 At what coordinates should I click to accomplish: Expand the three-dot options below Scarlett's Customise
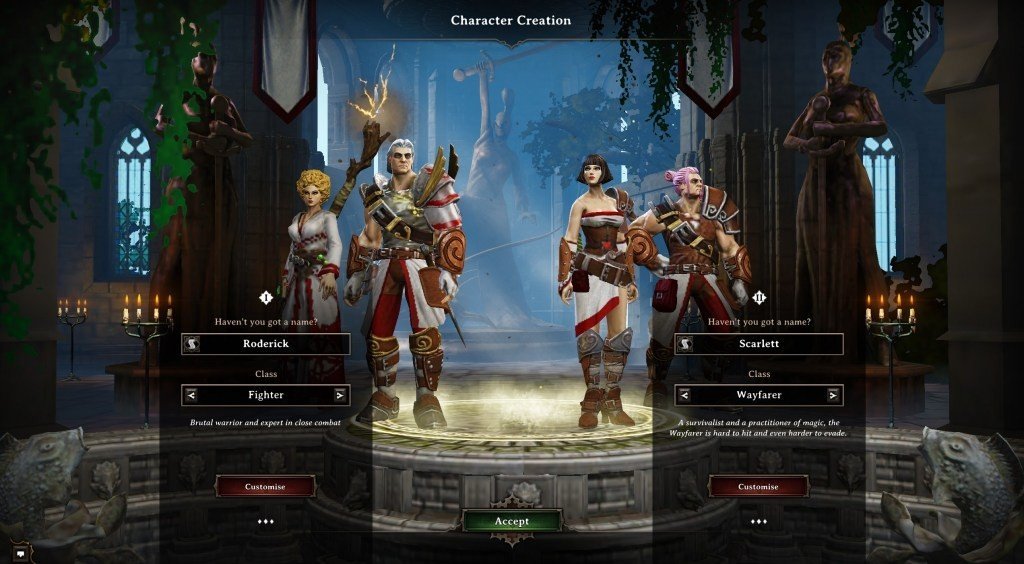(x=758, y=521)
